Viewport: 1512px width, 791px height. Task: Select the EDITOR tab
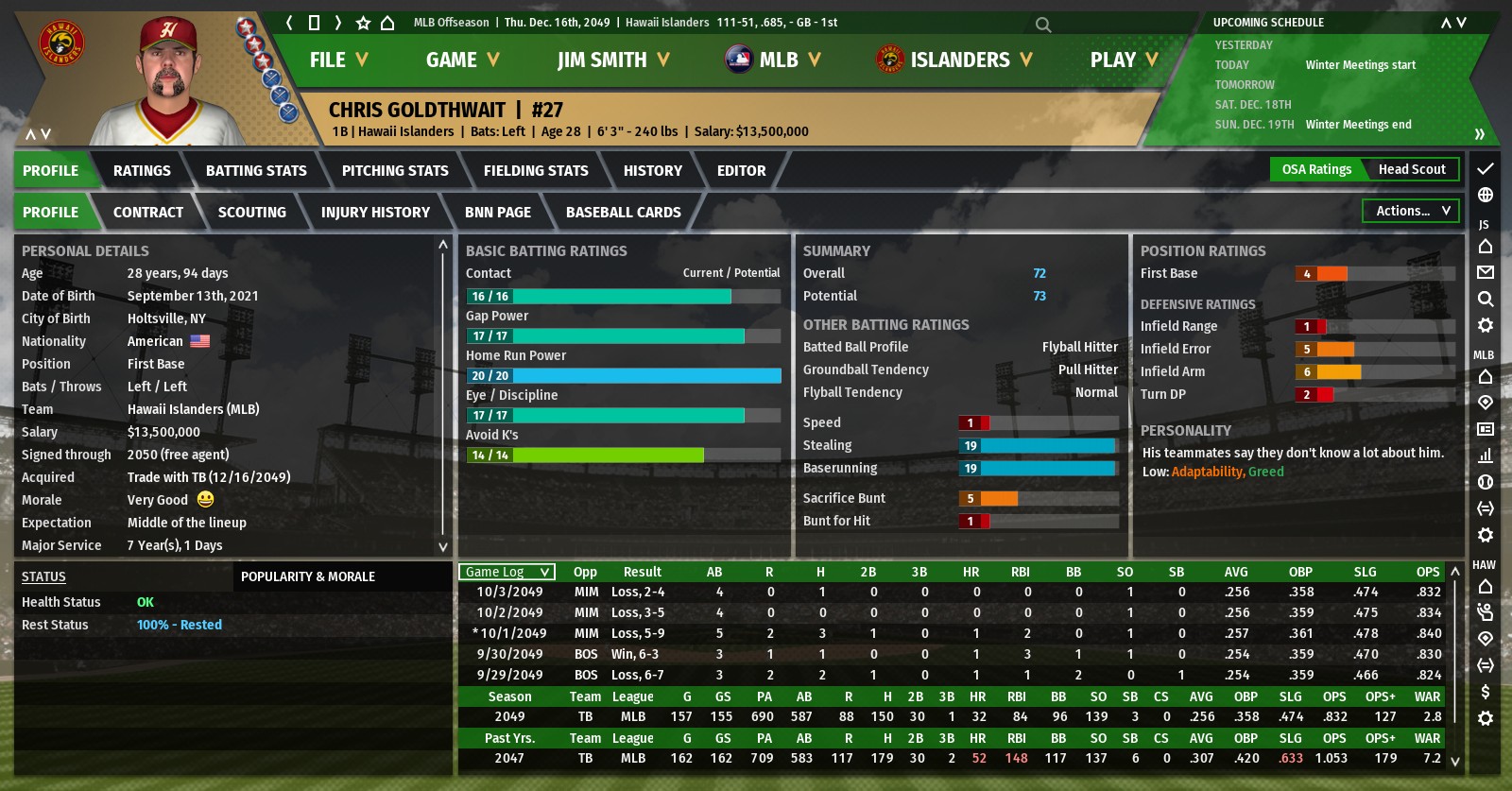(x=741, y=171)
